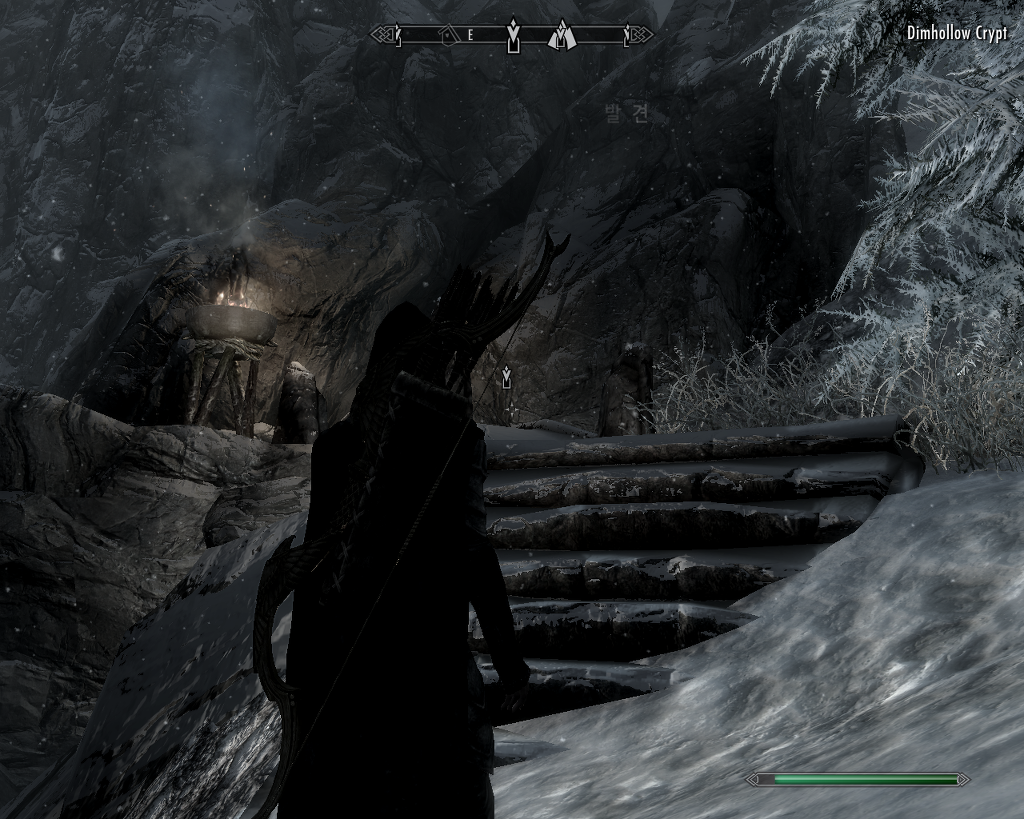Click the faint house marker on the compass
Screen dimensions: 1024x819
point(447,36)
